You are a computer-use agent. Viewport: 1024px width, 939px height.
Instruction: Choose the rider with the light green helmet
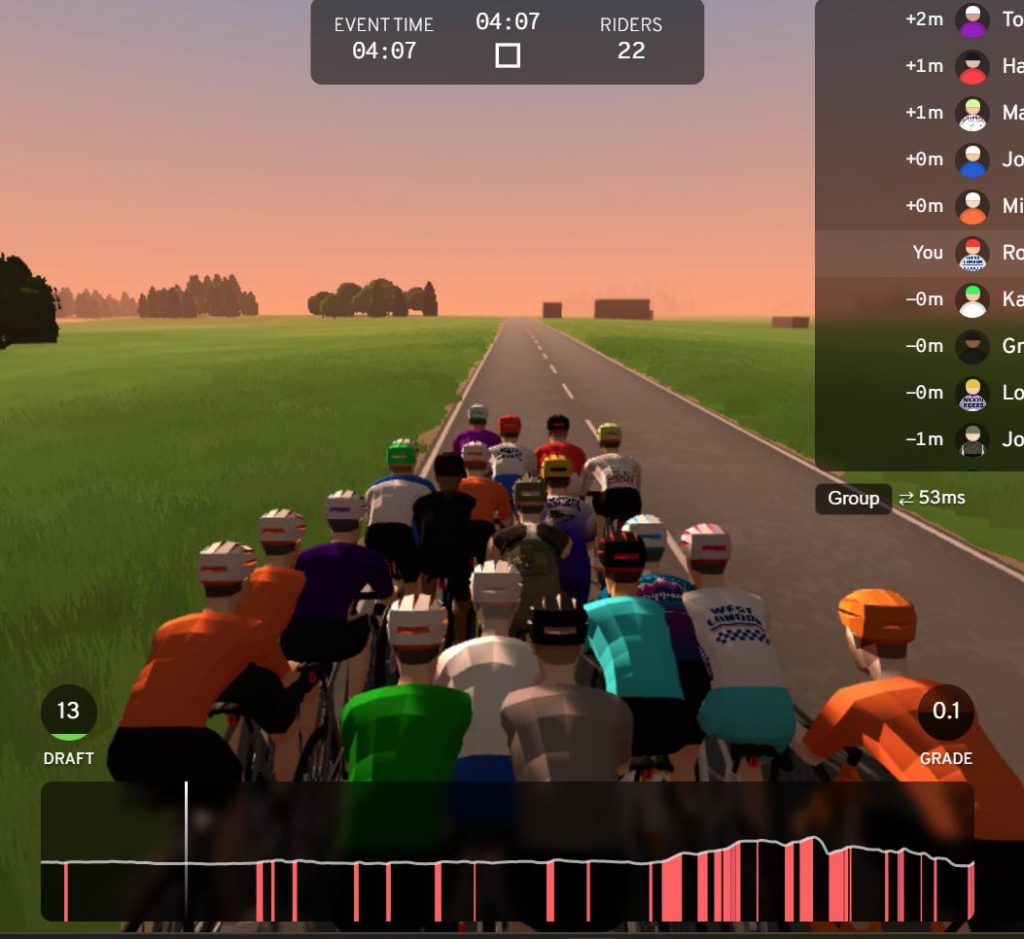coord(972,113)
